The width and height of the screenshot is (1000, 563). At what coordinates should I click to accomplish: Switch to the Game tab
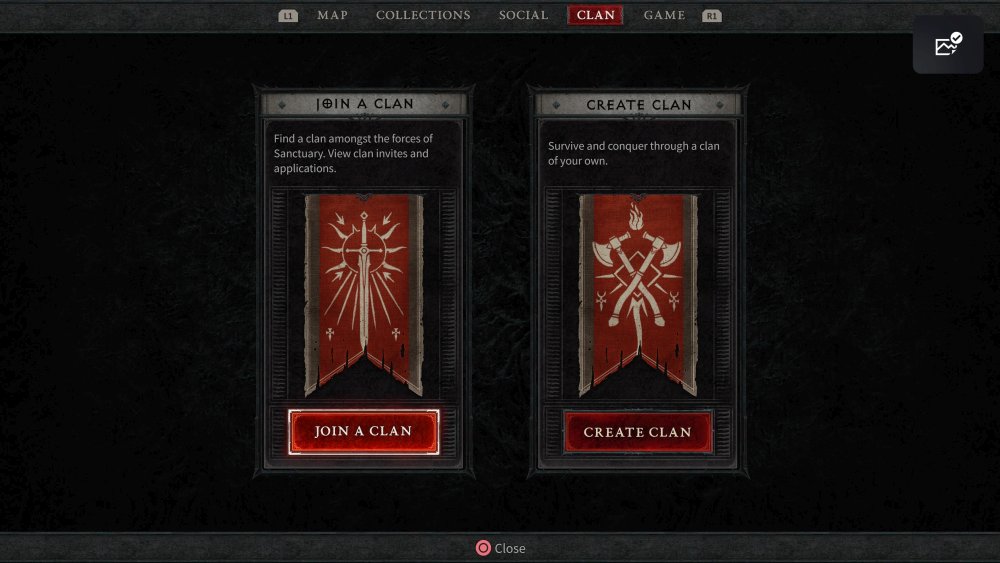[x=664, y=15]
